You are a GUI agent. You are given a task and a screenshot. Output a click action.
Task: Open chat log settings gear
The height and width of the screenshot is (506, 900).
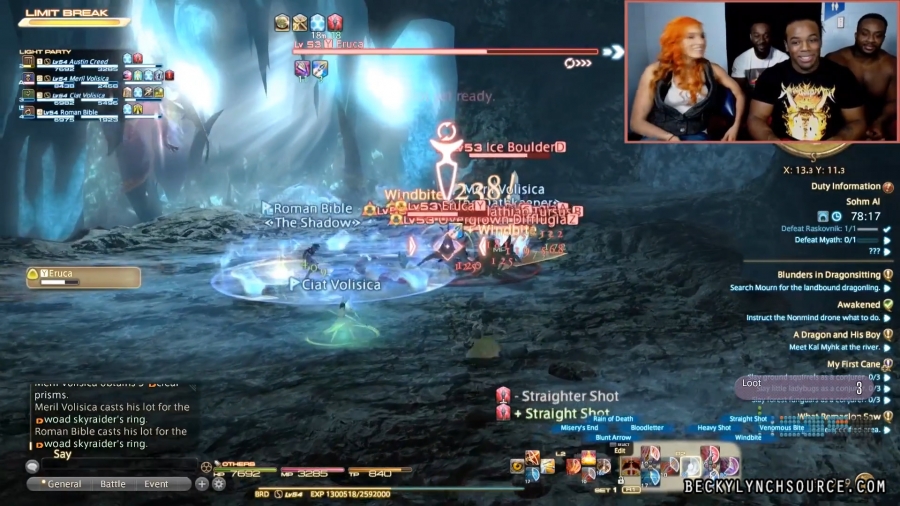click(218, 484)
